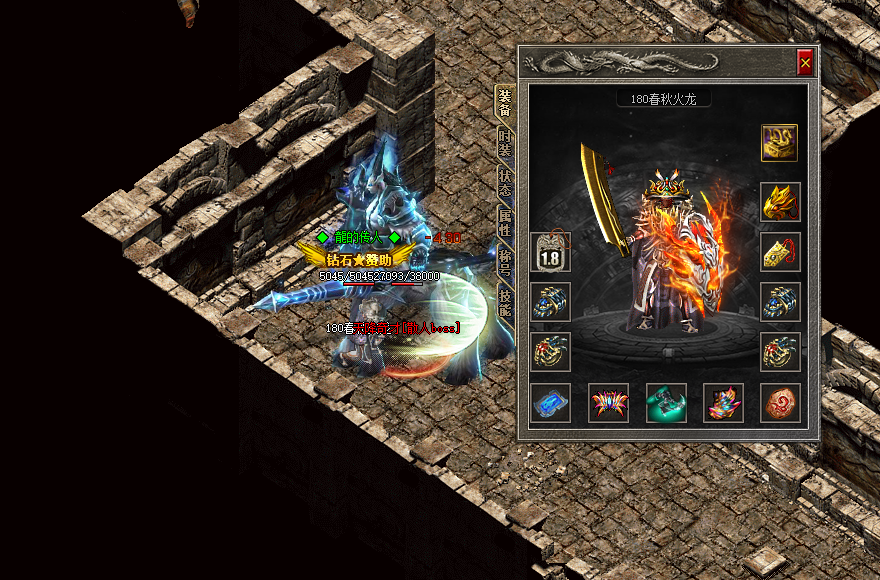Select the orange butterfly-wing item slot

click(608, 403)
